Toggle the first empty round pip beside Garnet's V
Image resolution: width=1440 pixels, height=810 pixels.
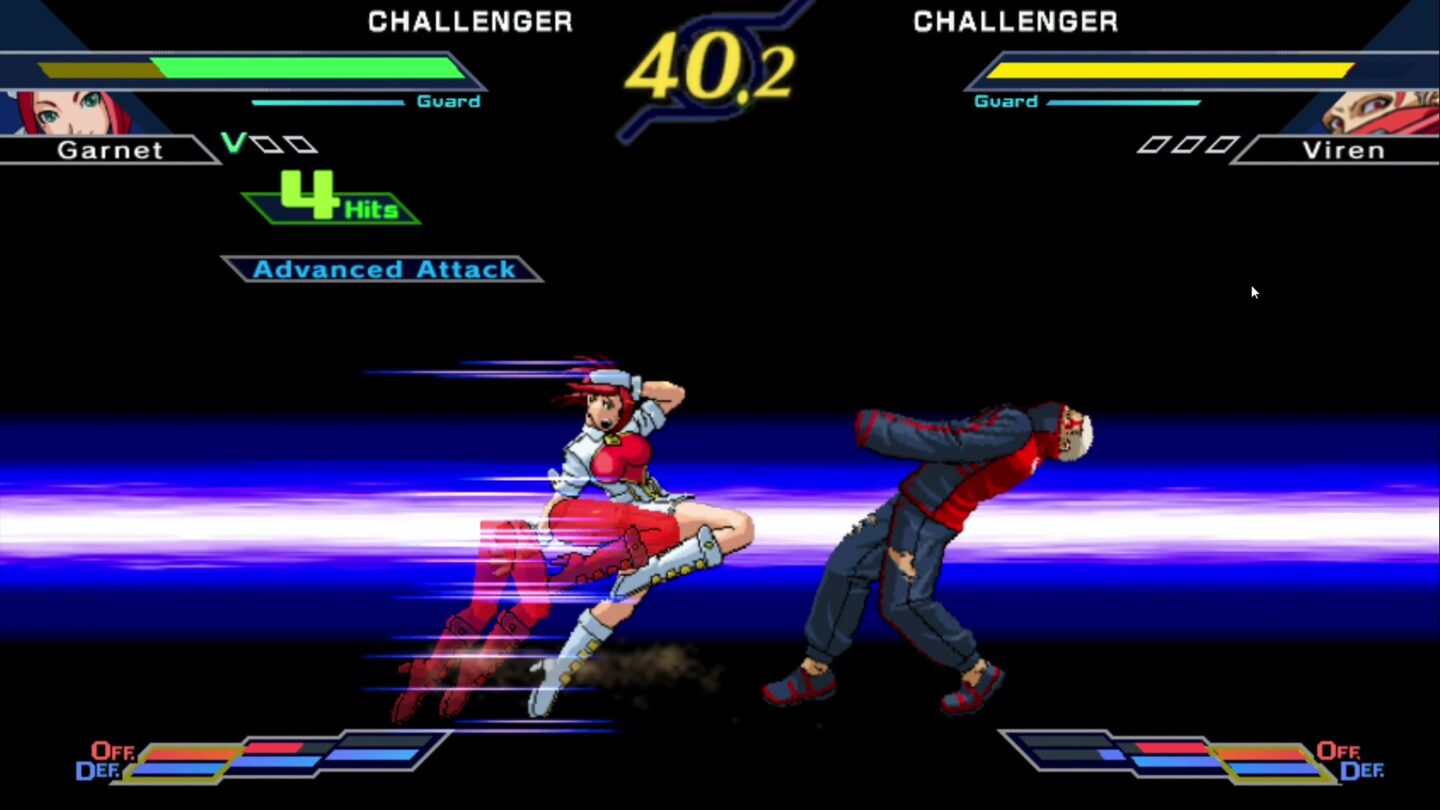click(266, 143)
